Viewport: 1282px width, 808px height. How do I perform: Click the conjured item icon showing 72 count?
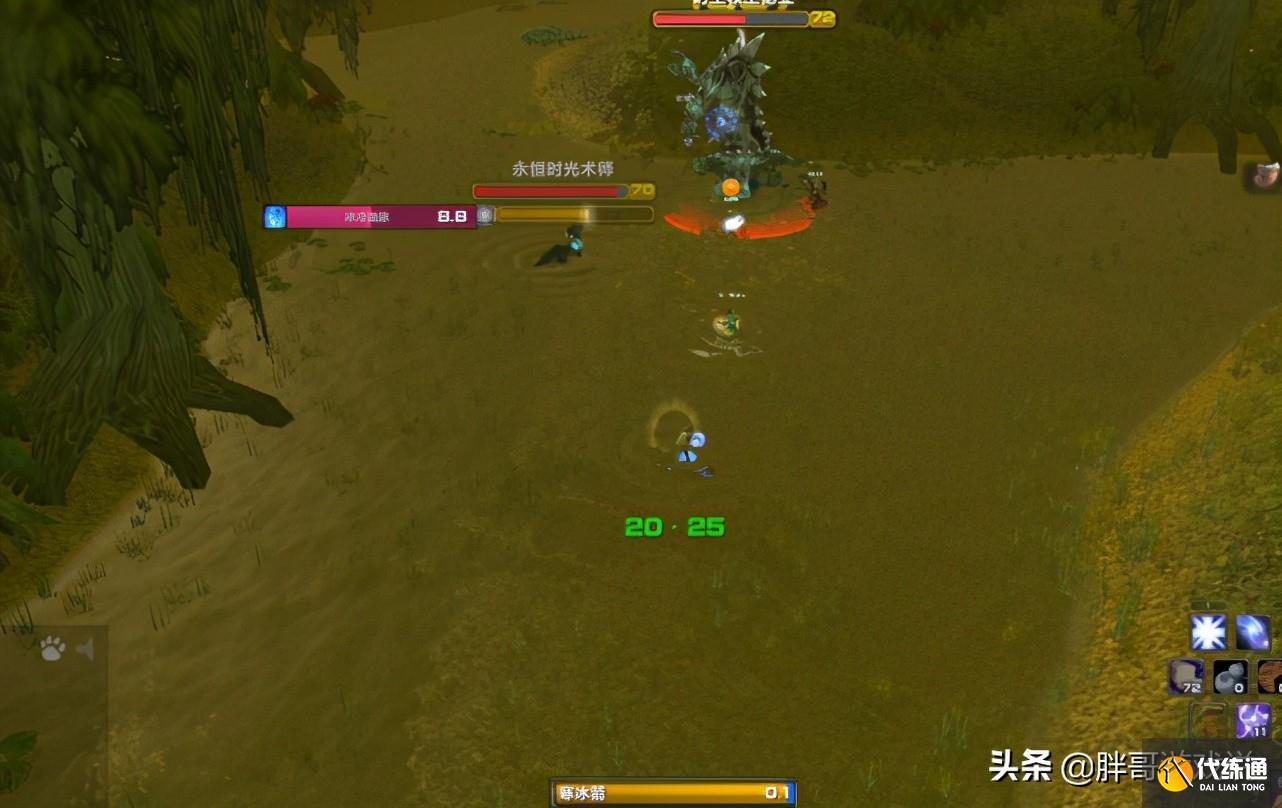(x=1188, y=677)
